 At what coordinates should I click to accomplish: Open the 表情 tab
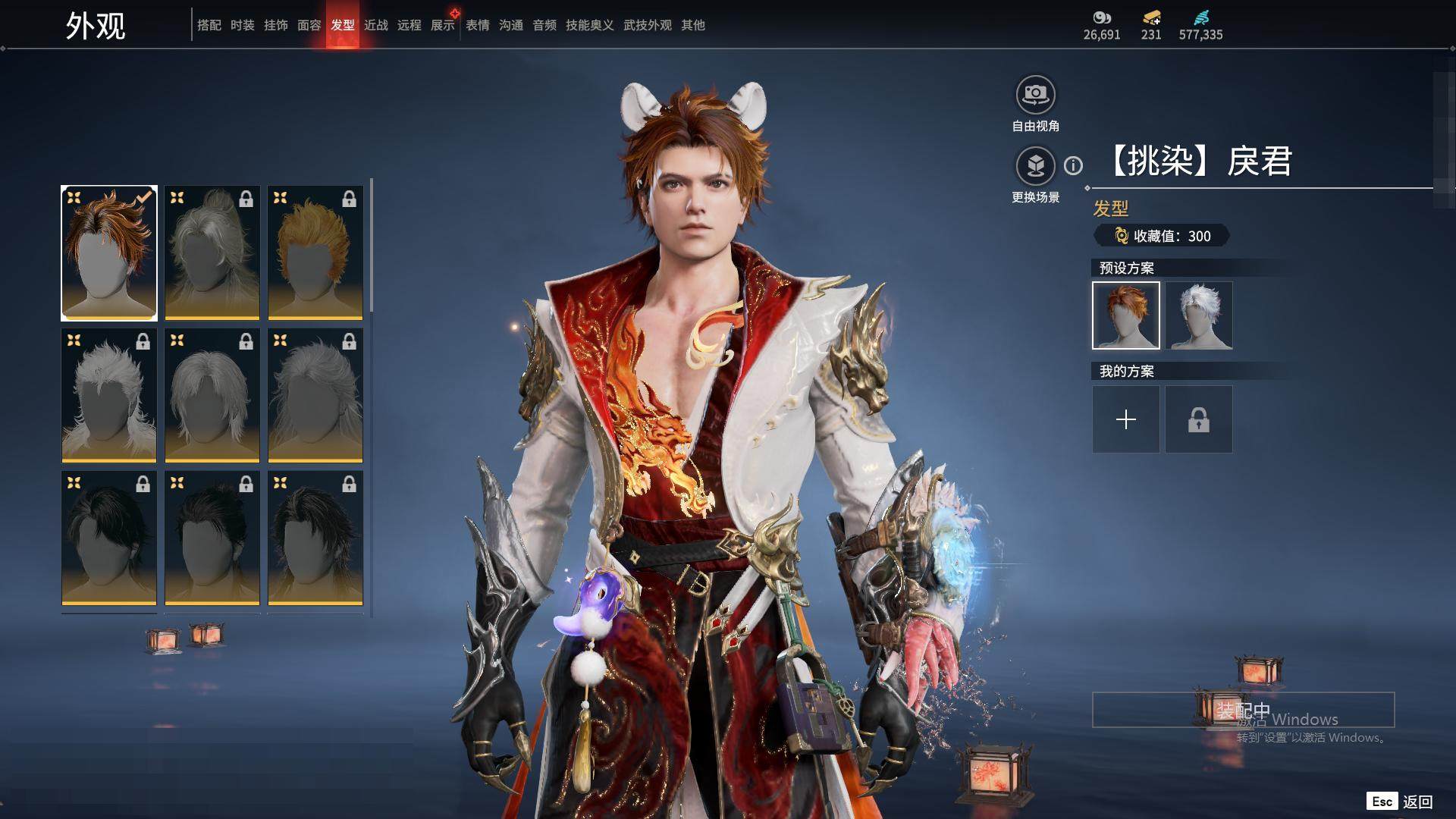[x=478, y=25]
